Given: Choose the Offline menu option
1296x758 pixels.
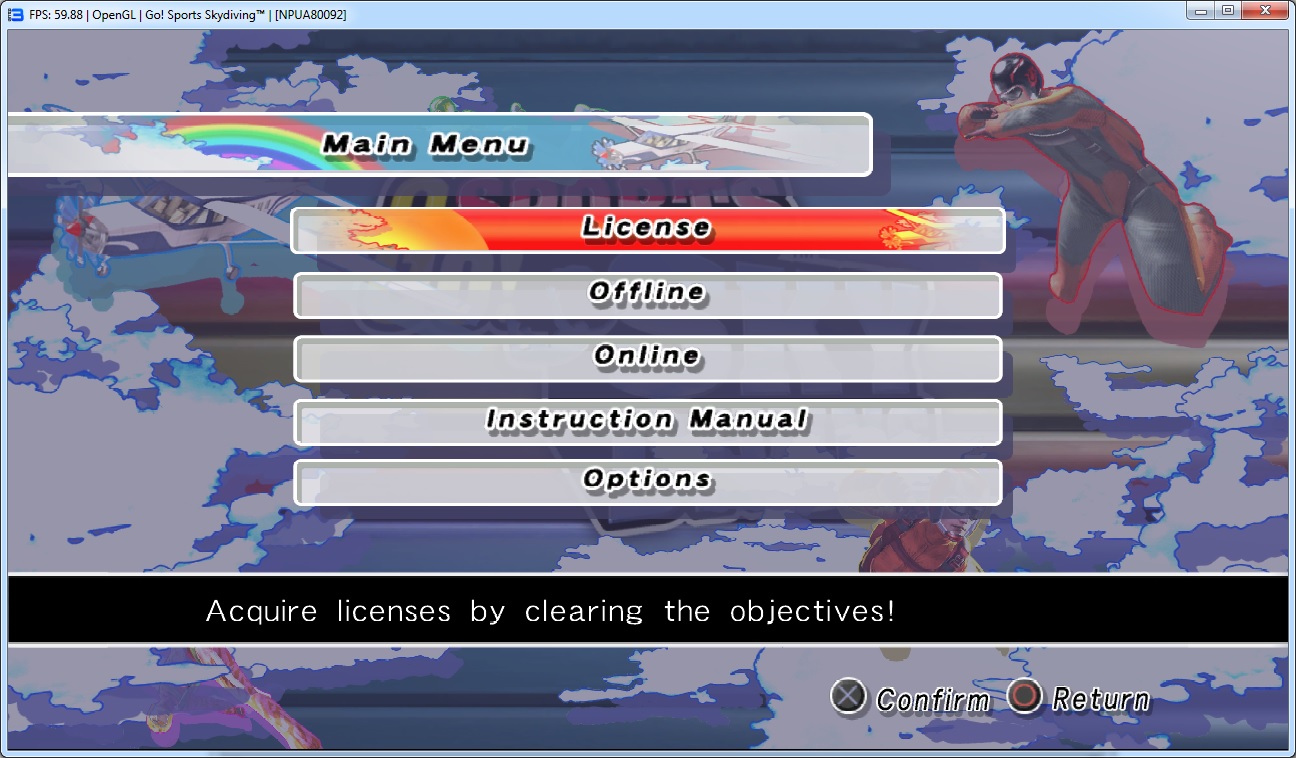Looking at the screenshot, I should [x=647, y=295].
